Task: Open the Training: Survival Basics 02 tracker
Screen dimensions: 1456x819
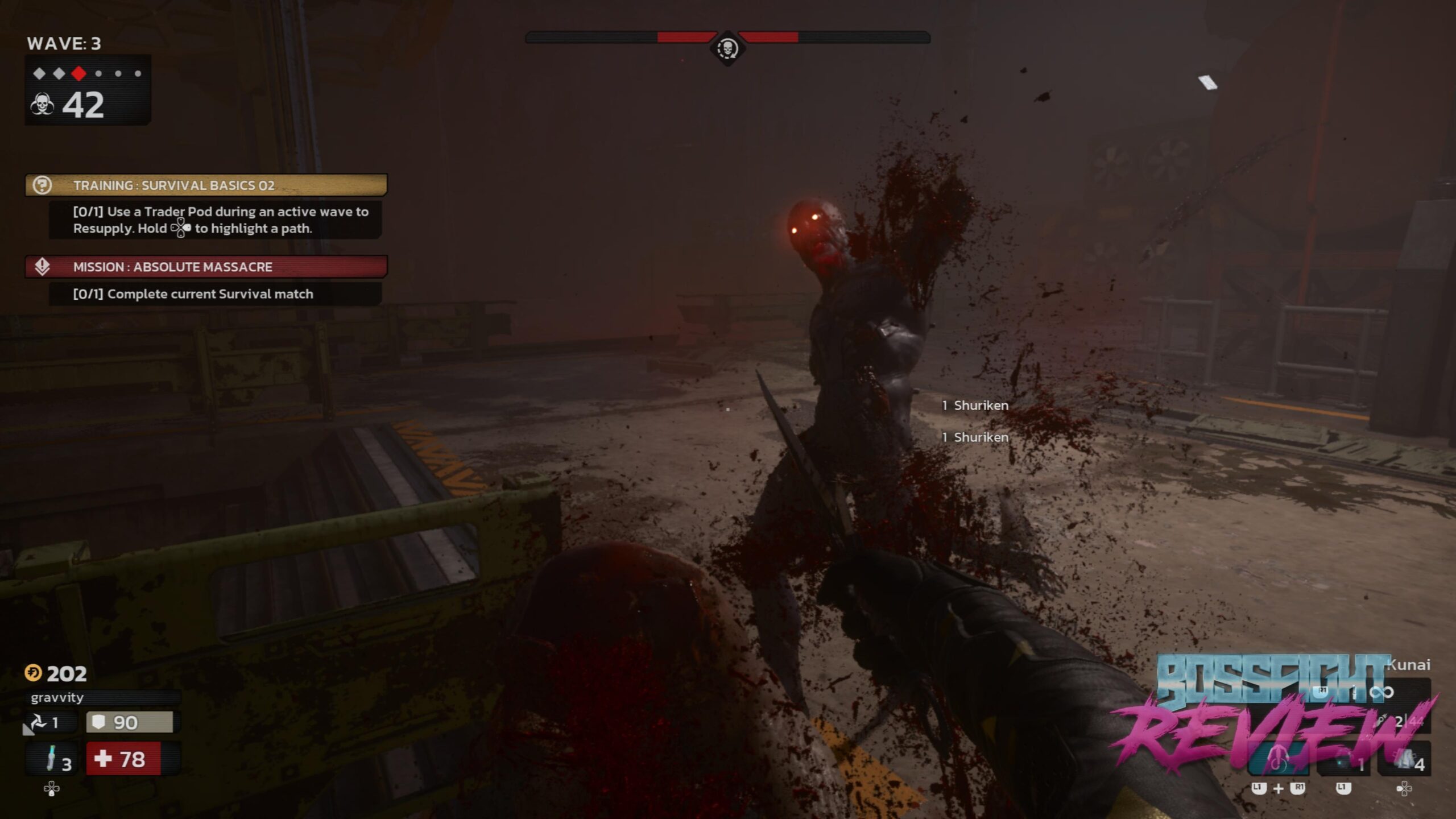Action: coord(206,185)
